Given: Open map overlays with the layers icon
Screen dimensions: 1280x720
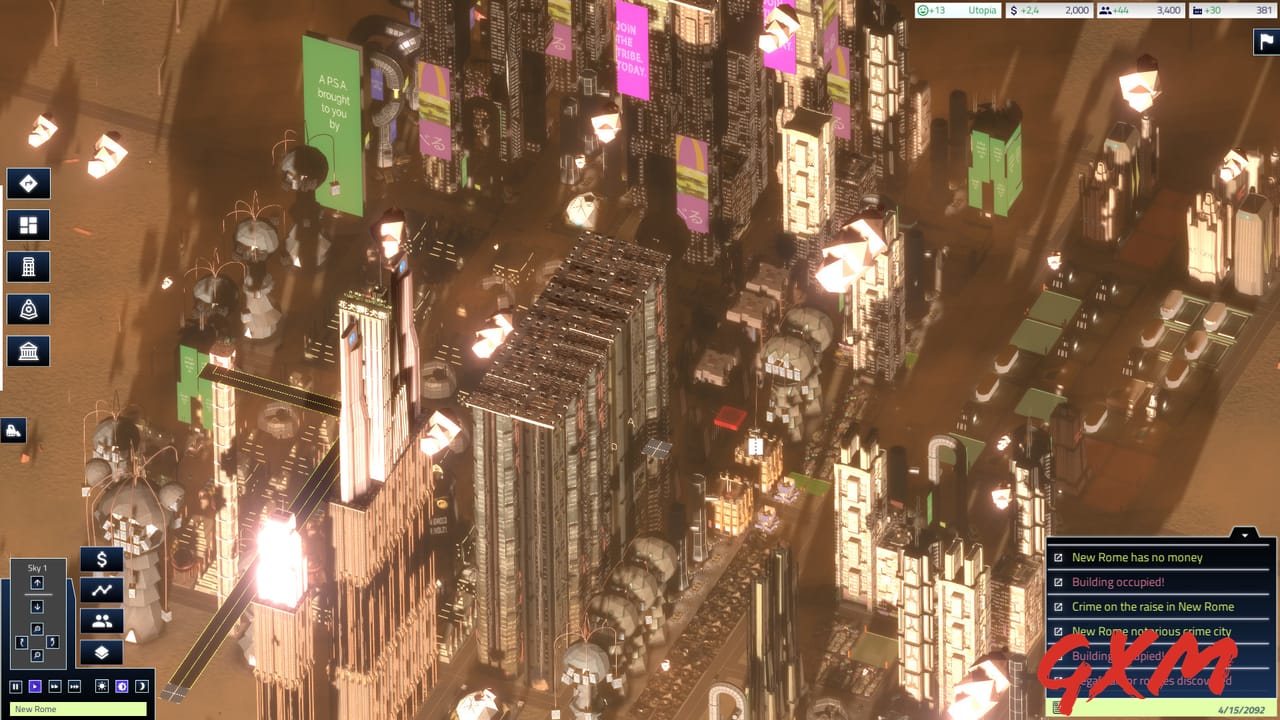Looking at the screenshot, I should [101, 651].
